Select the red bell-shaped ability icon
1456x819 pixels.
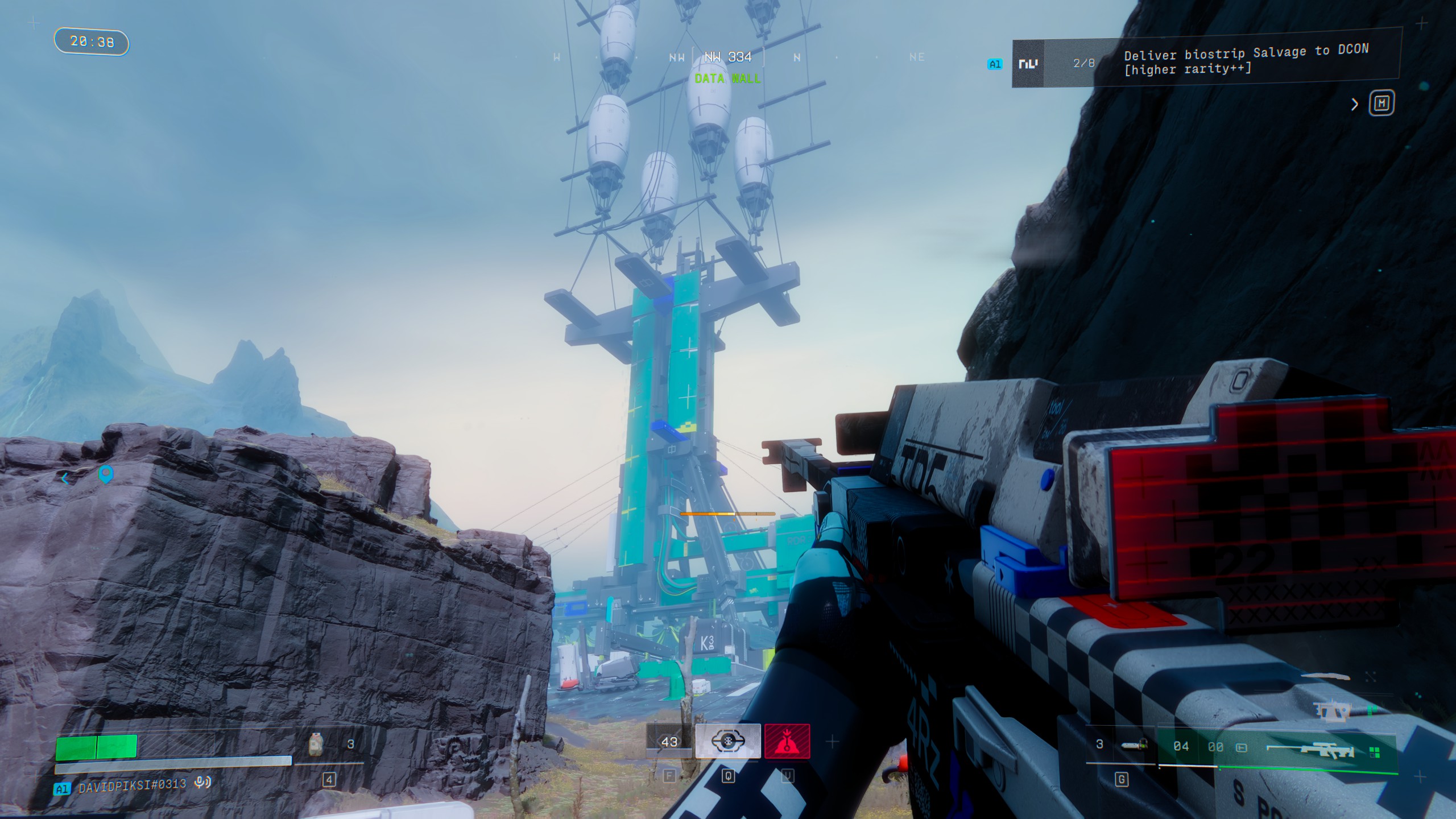click(787, 741)
